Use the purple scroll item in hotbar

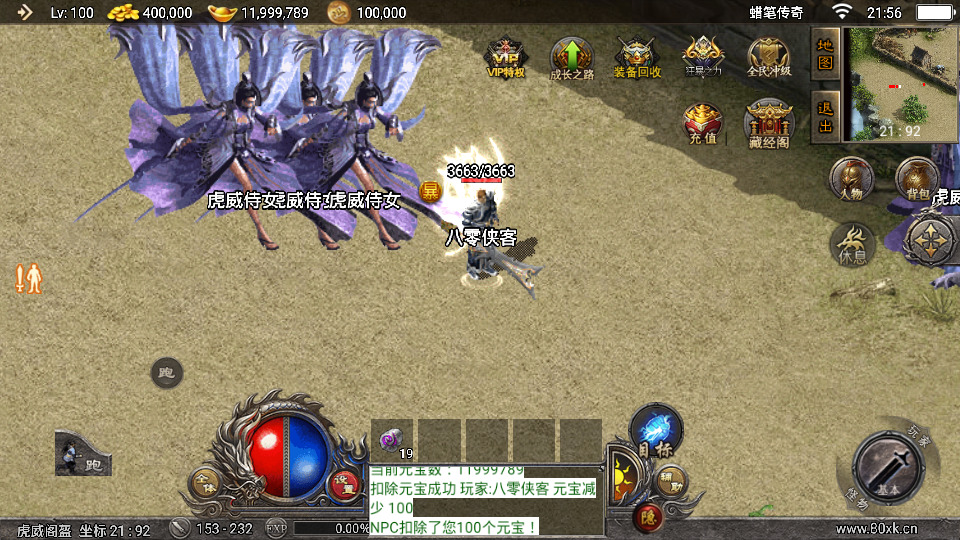(391, 439)
